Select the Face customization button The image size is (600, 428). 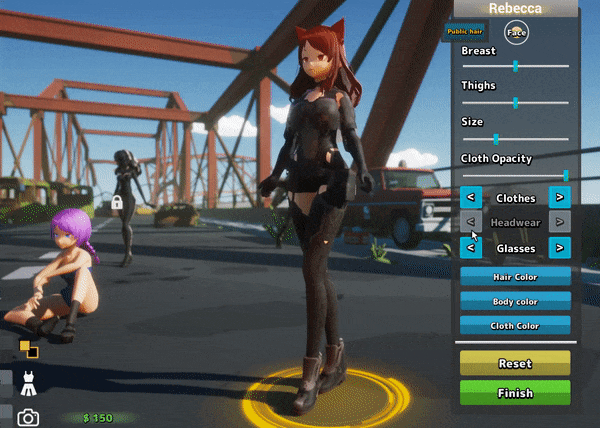coord(516,32)
